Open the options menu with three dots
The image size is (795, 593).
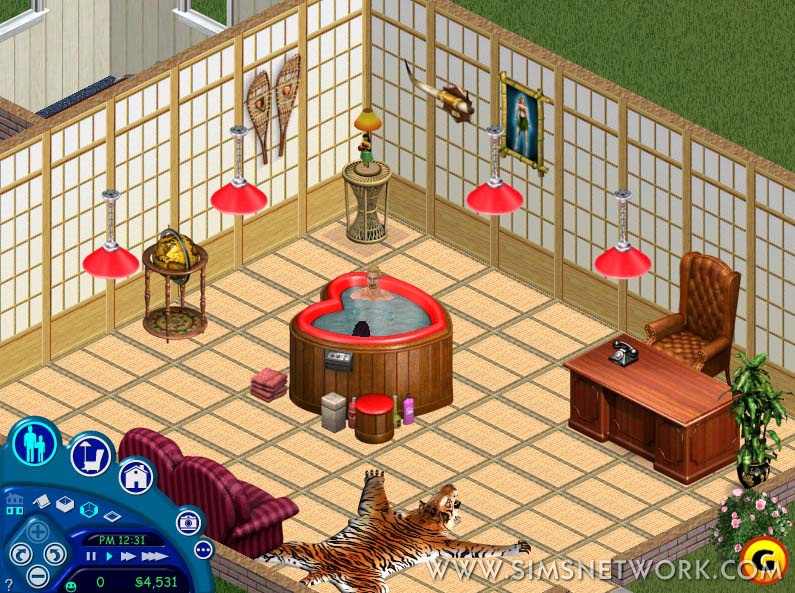[x=204, y=550]
